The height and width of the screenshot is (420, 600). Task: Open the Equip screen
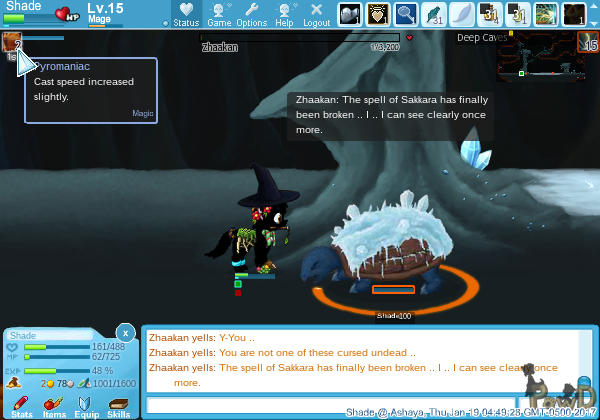(86, 404)
